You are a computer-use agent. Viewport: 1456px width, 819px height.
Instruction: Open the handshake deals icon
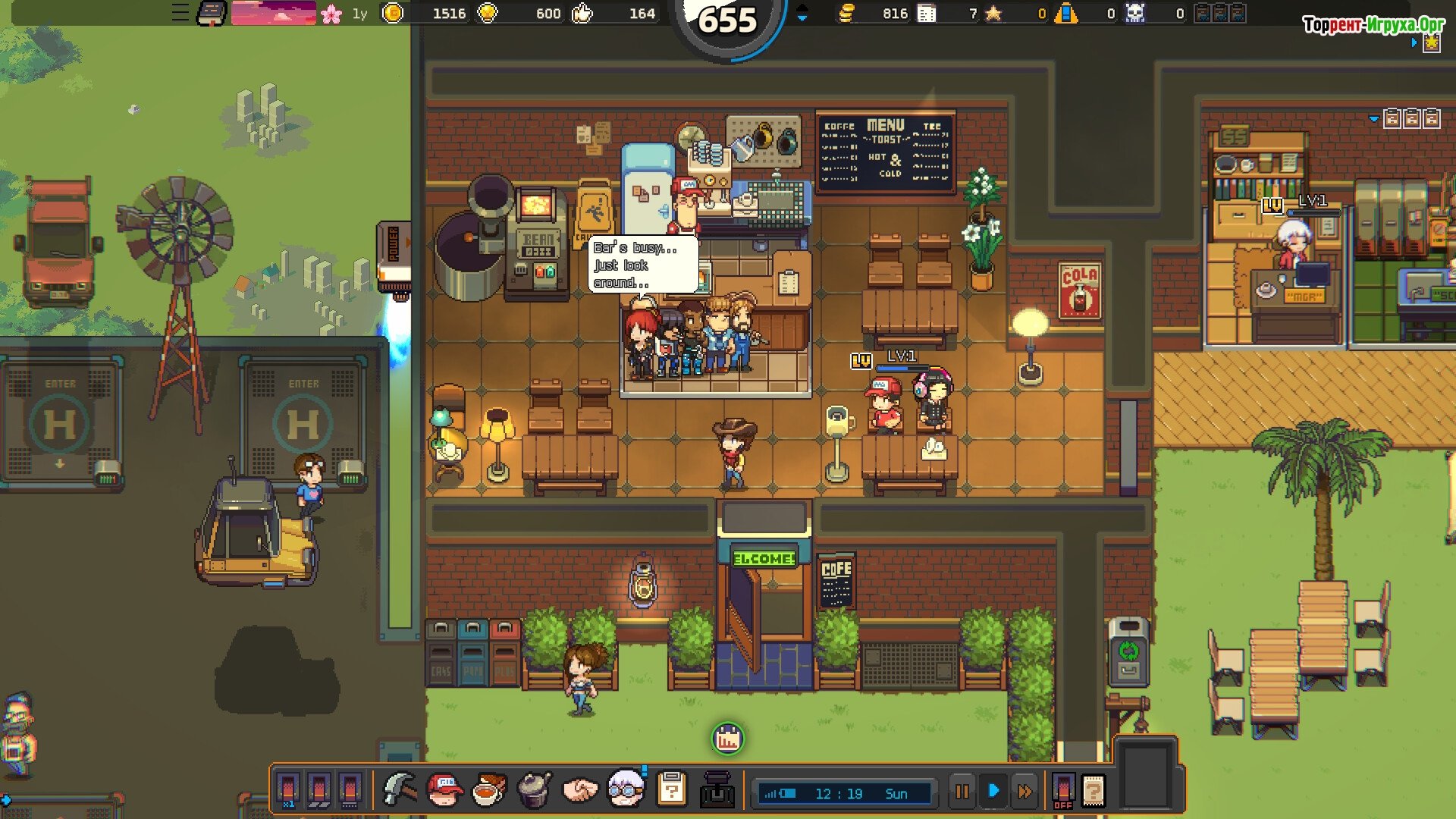click(580, 791)
